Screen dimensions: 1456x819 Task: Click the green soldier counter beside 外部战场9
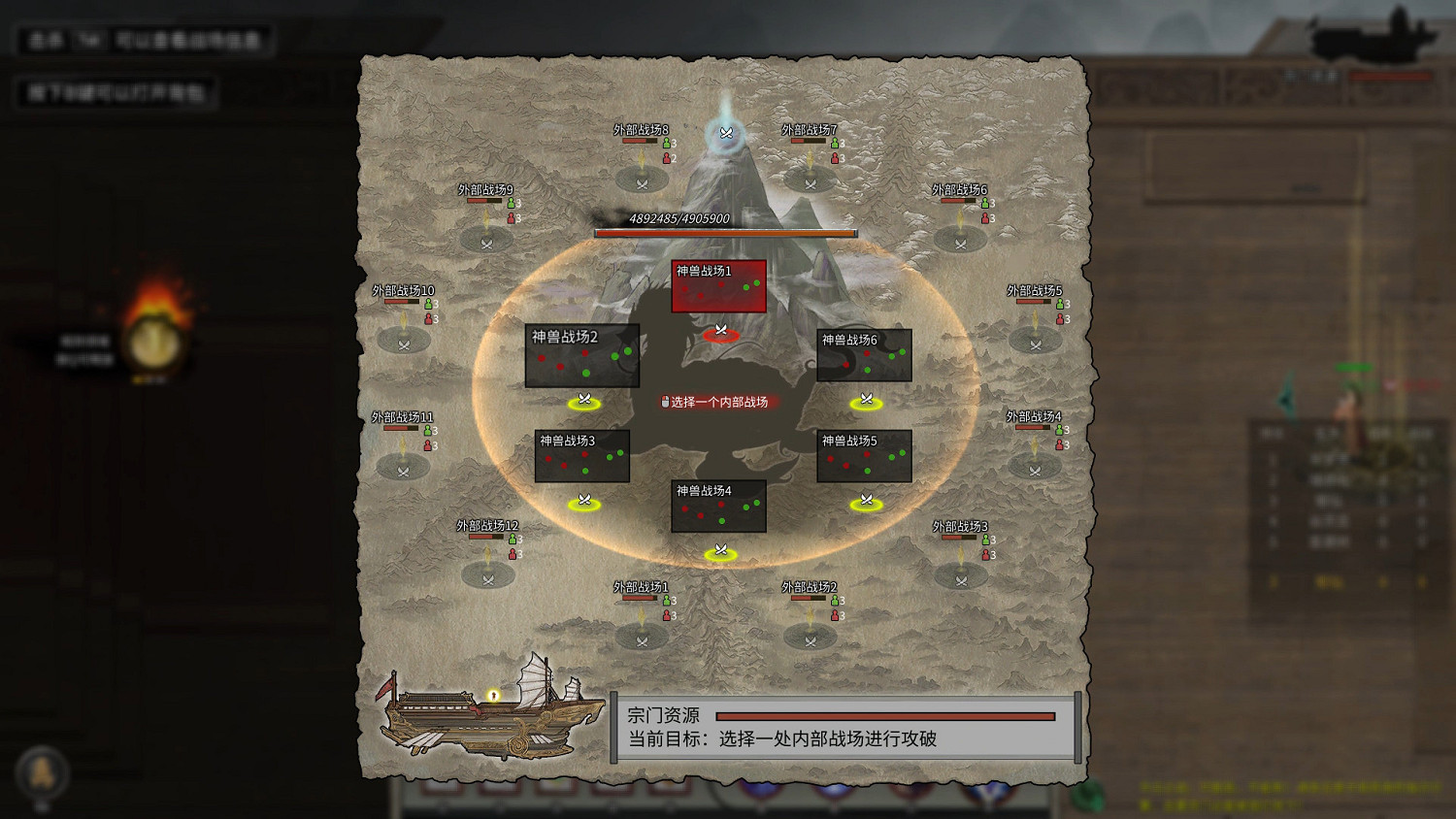tap(513, 202)
